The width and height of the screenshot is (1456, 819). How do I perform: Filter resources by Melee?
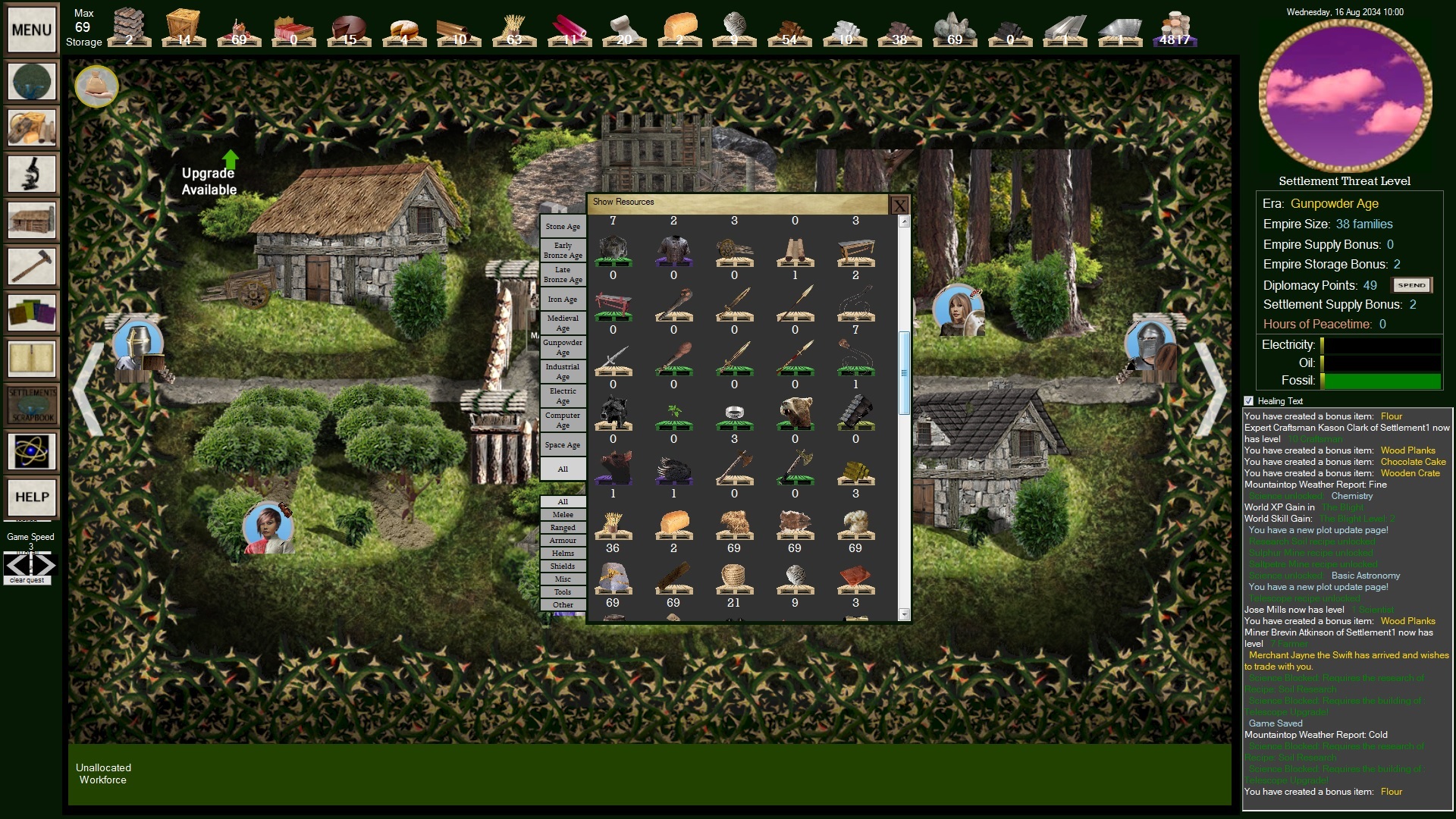(x=562, y=514)
